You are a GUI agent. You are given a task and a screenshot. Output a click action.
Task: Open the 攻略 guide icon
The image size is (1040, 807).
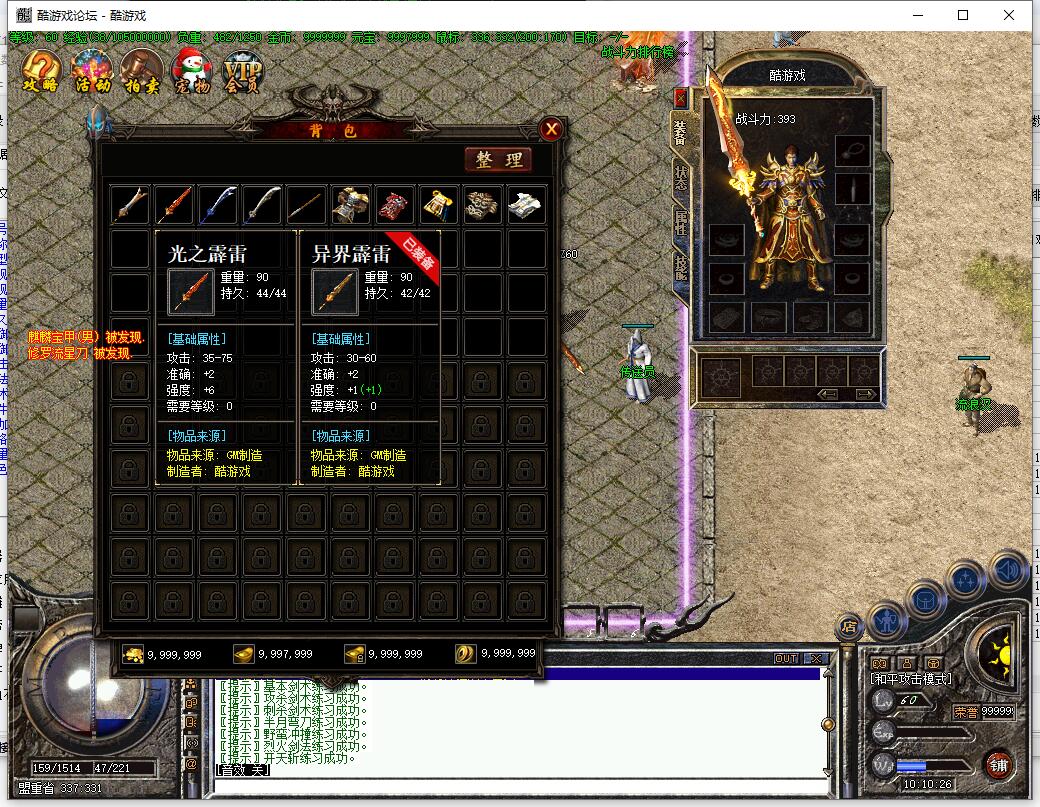click(x=41, y=71)
